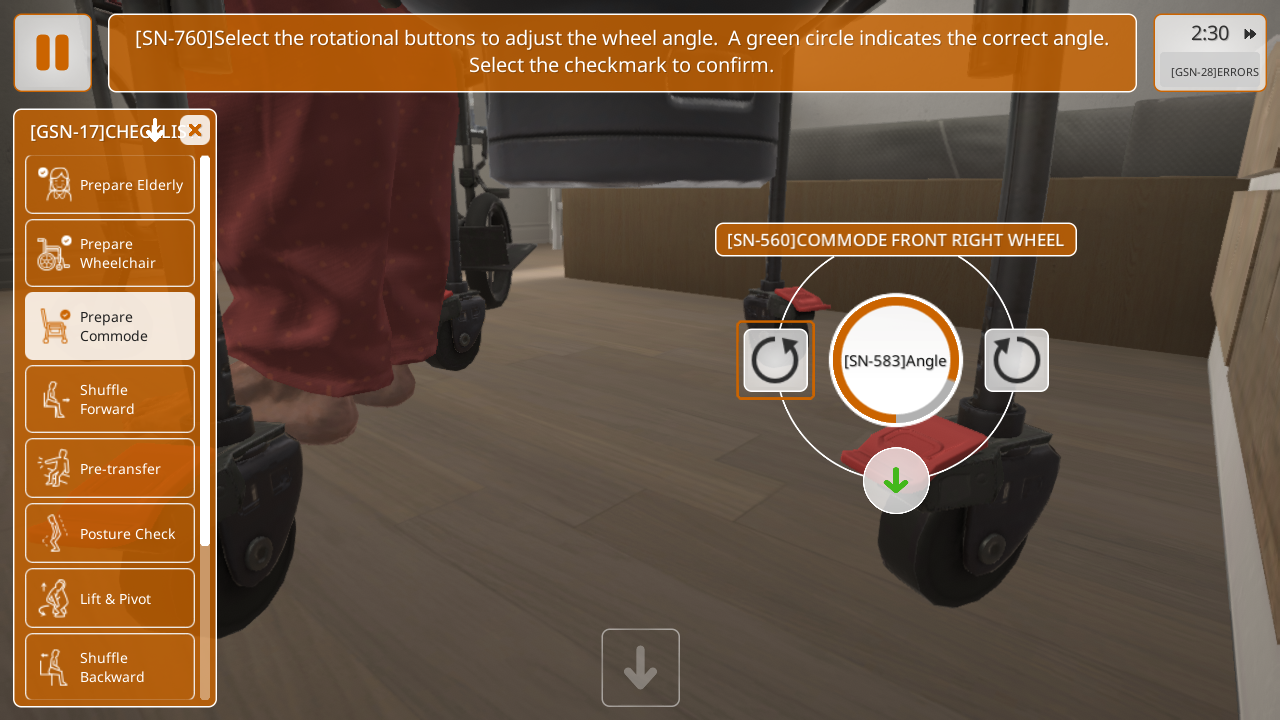Fast-forward the timer
The width and height of the screenshot is (1280, 720).
[1250, 34]
